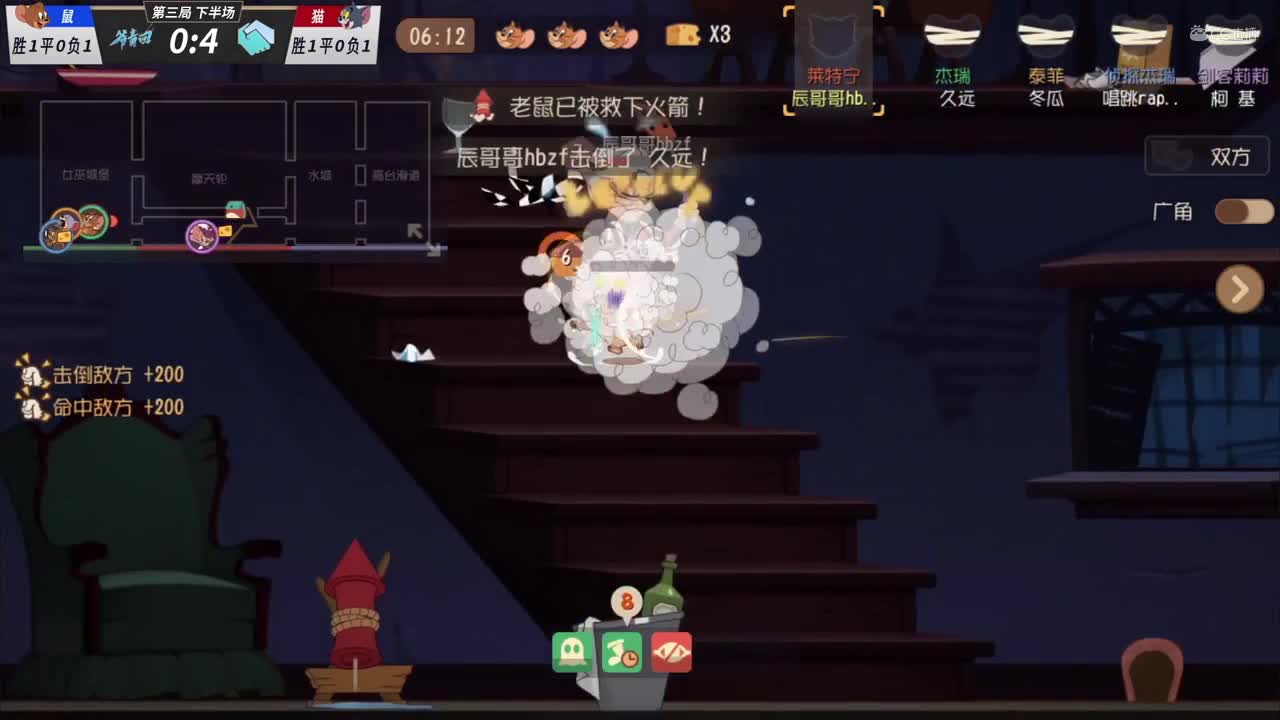The height and width of the screenshot is (720, 1280).
Task: Open the 双方 spectator view selector
Action: [x=1206, y=157]
